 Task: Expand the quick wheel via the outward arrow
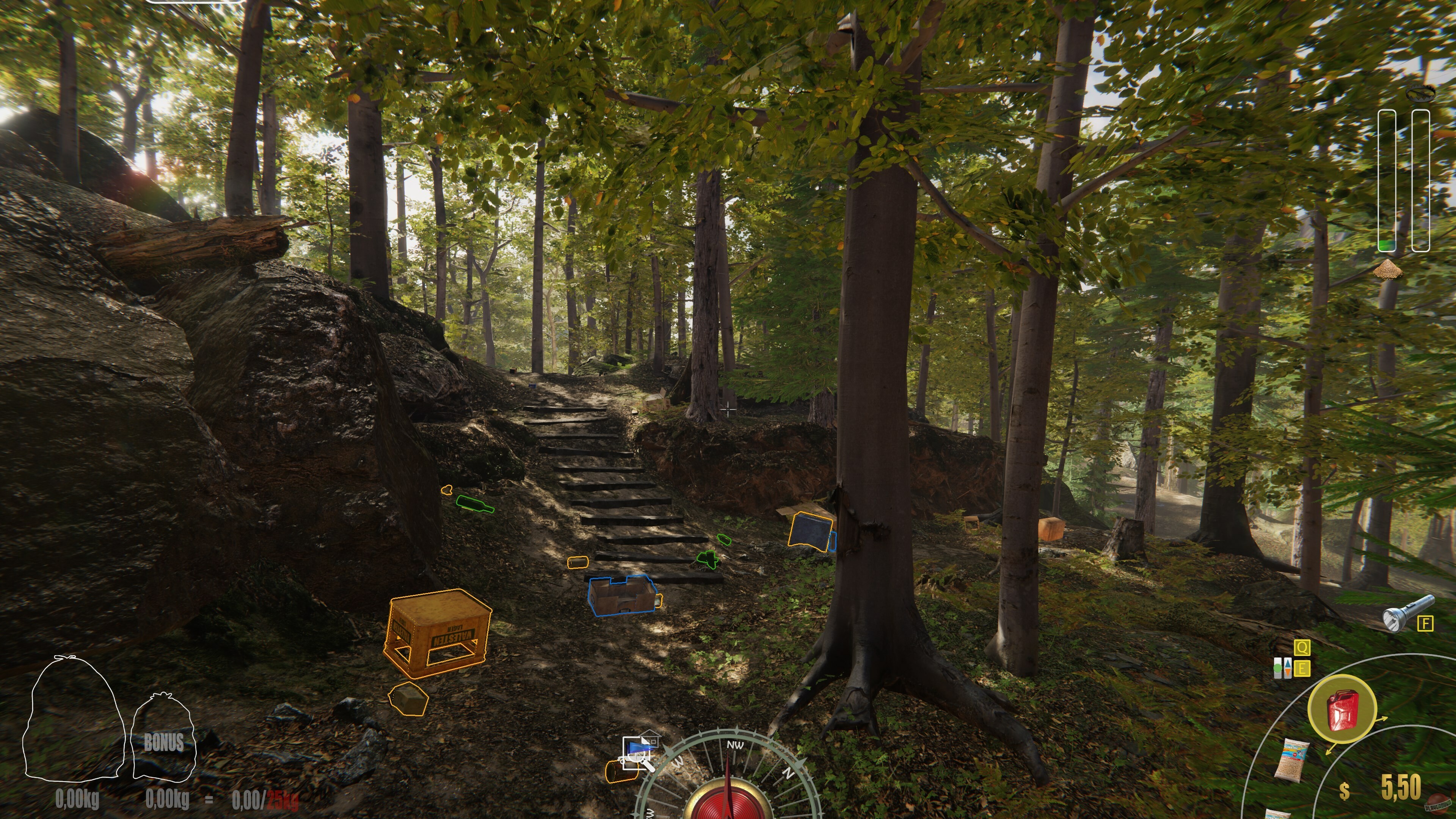pos(1381,718)
